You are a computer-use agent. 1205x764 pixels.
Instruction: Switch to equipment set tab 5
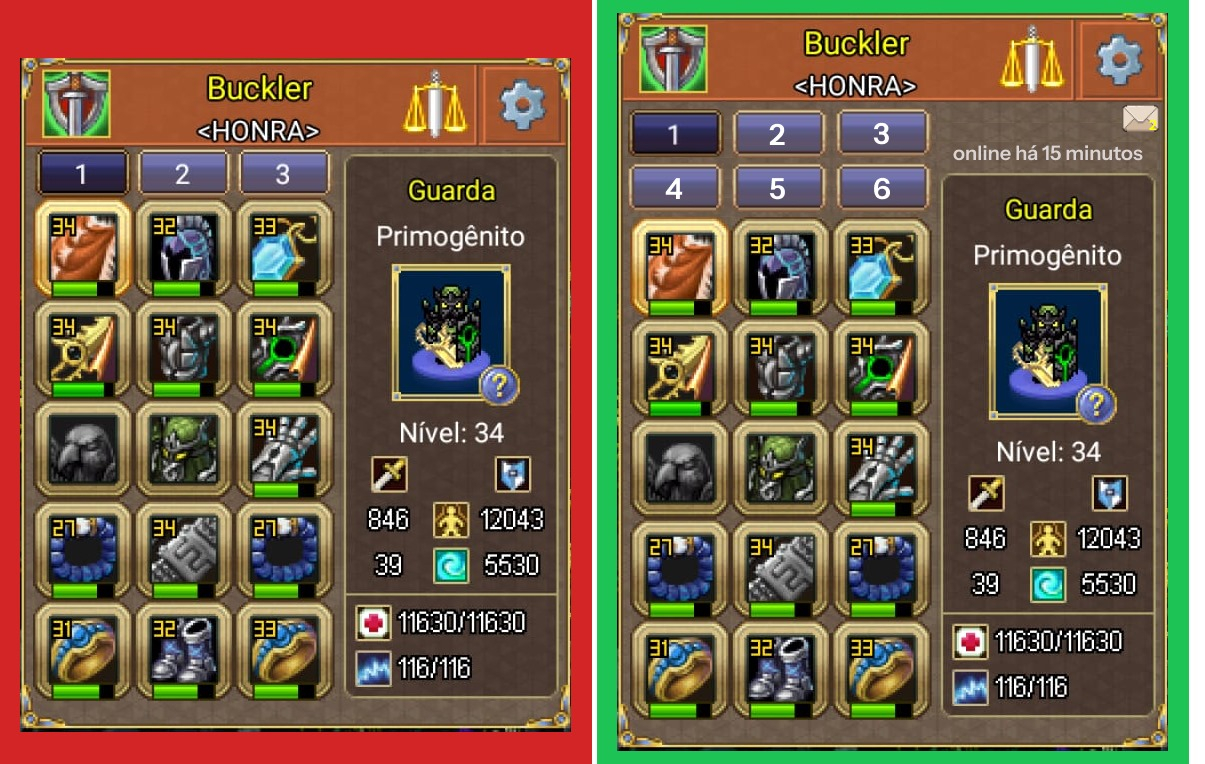click(x=778, y=187)
